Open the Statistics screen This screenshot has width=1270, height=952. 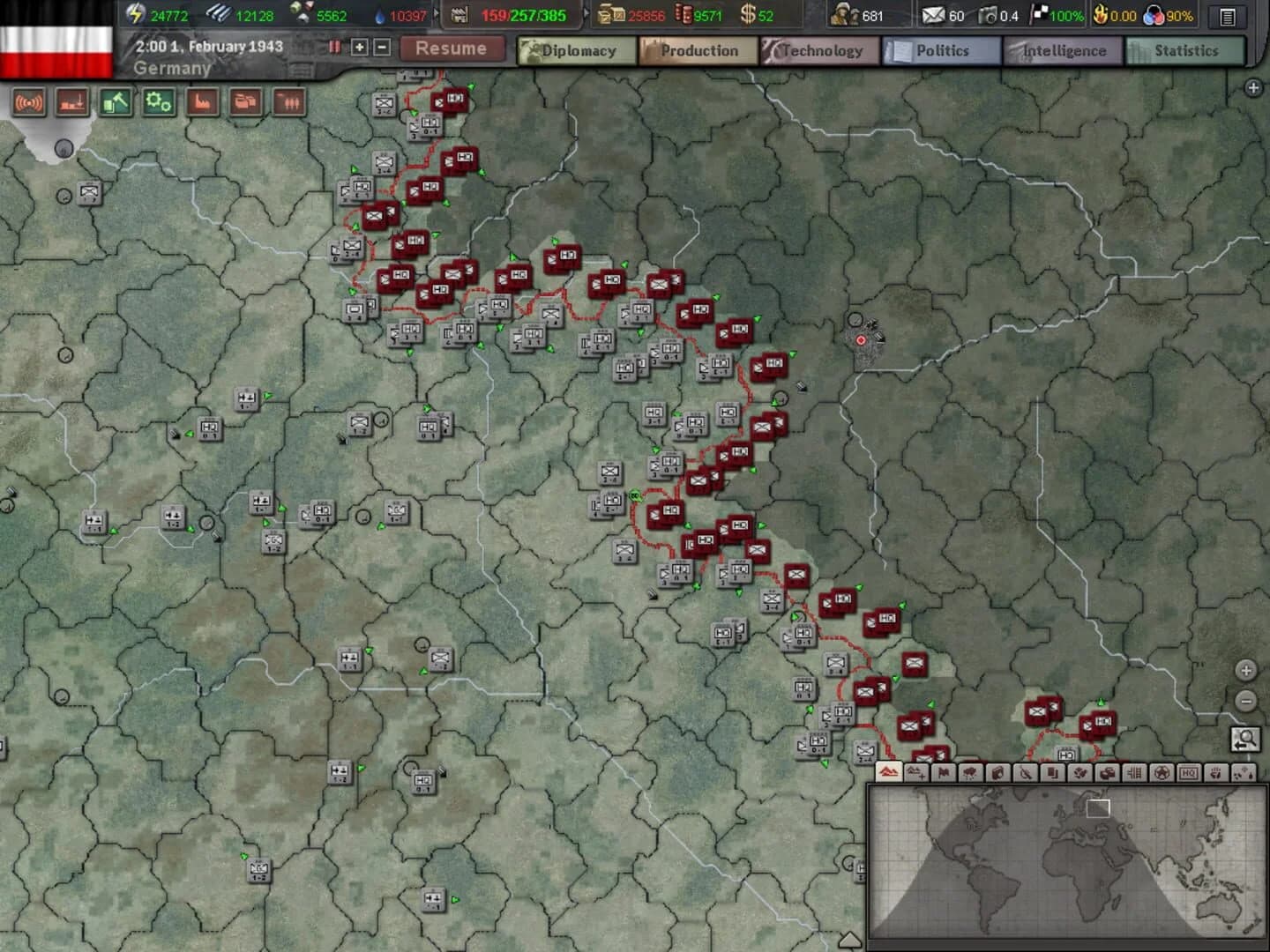(1186, 50)
